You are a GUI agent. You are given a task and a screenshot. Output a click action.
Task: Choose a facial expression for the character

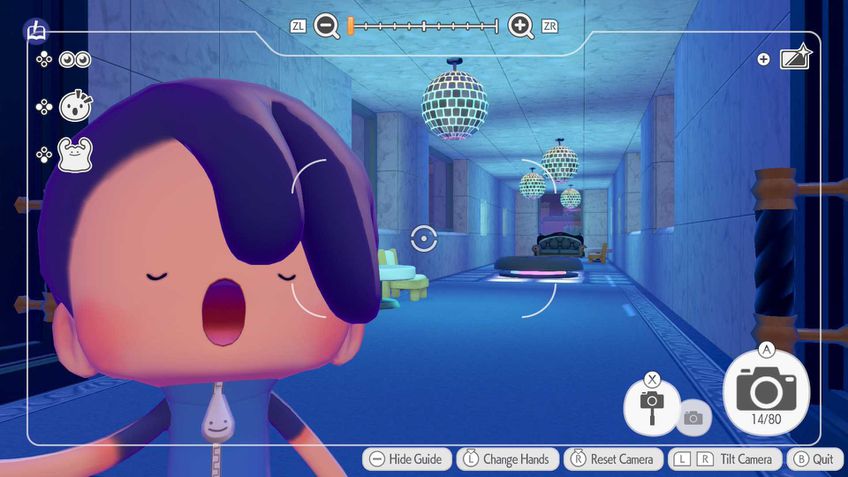tap(75, 106)
